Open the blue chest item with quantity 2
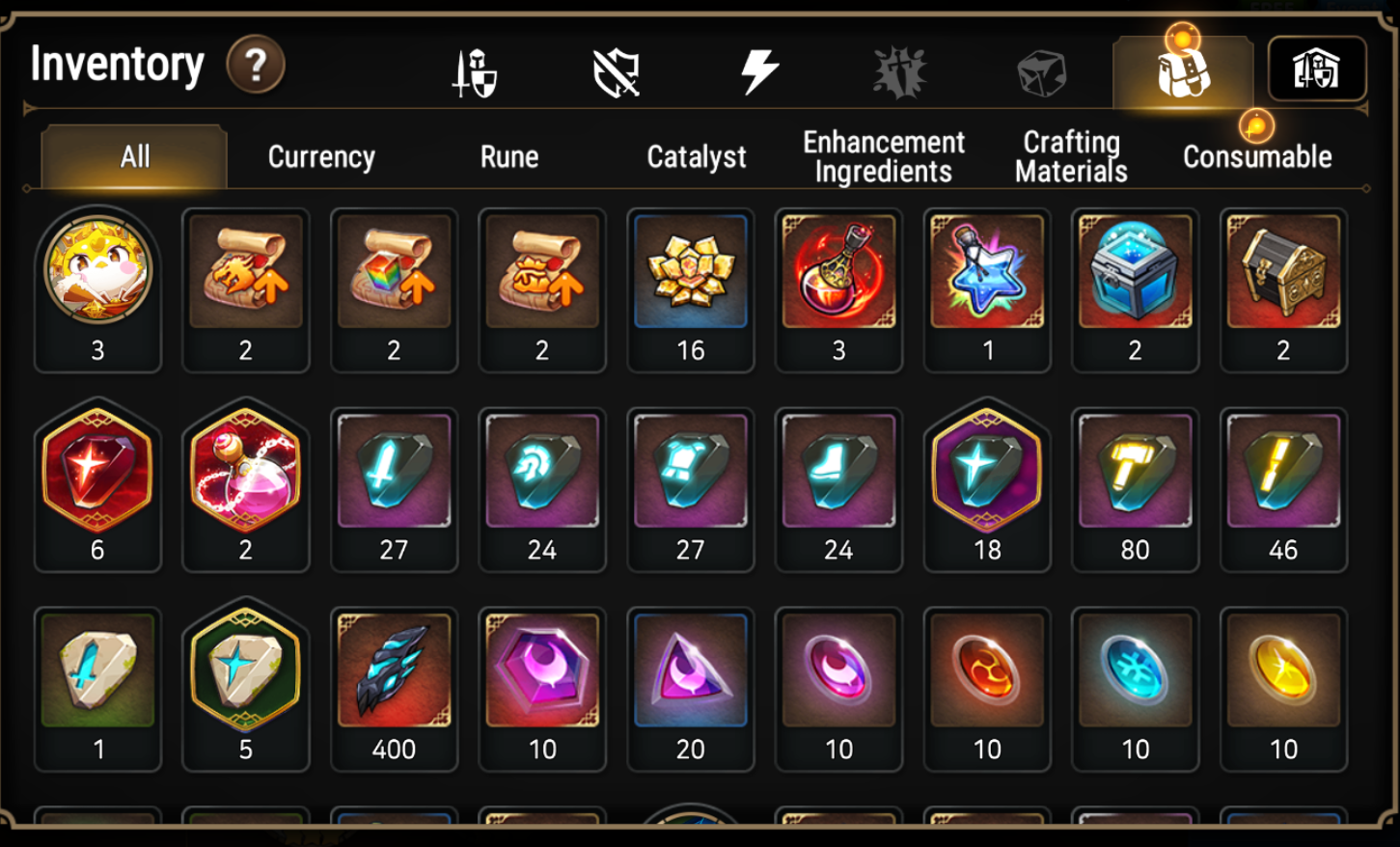 (1135, 271)
